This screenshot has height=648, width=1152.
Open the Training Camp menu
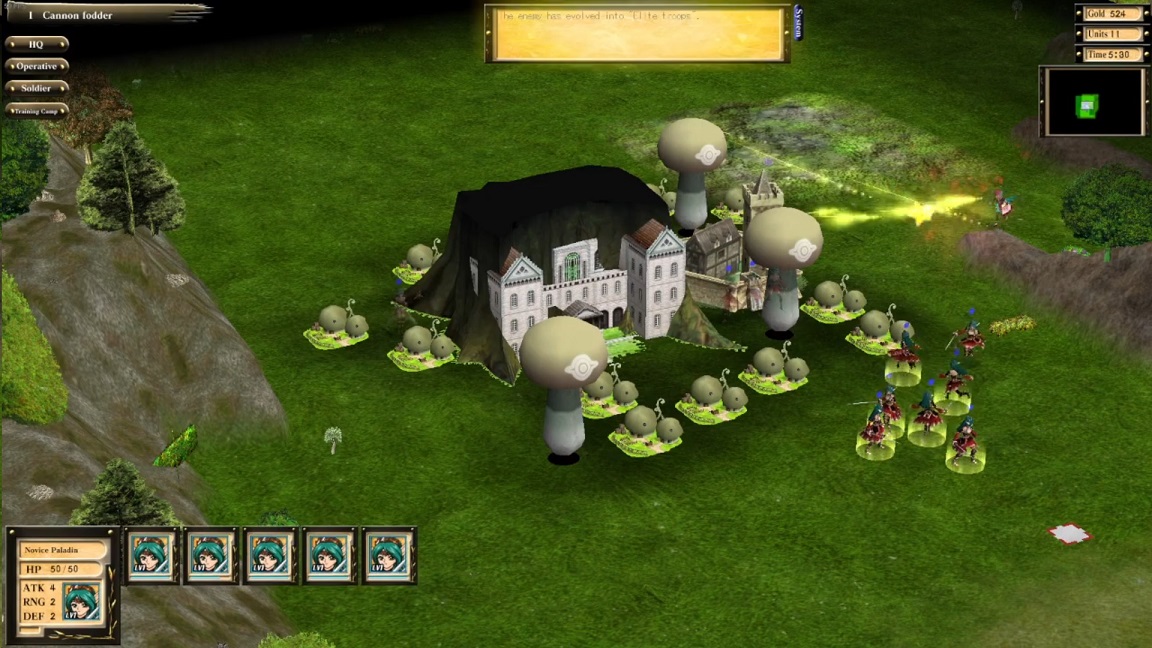[x=37, y=110]
